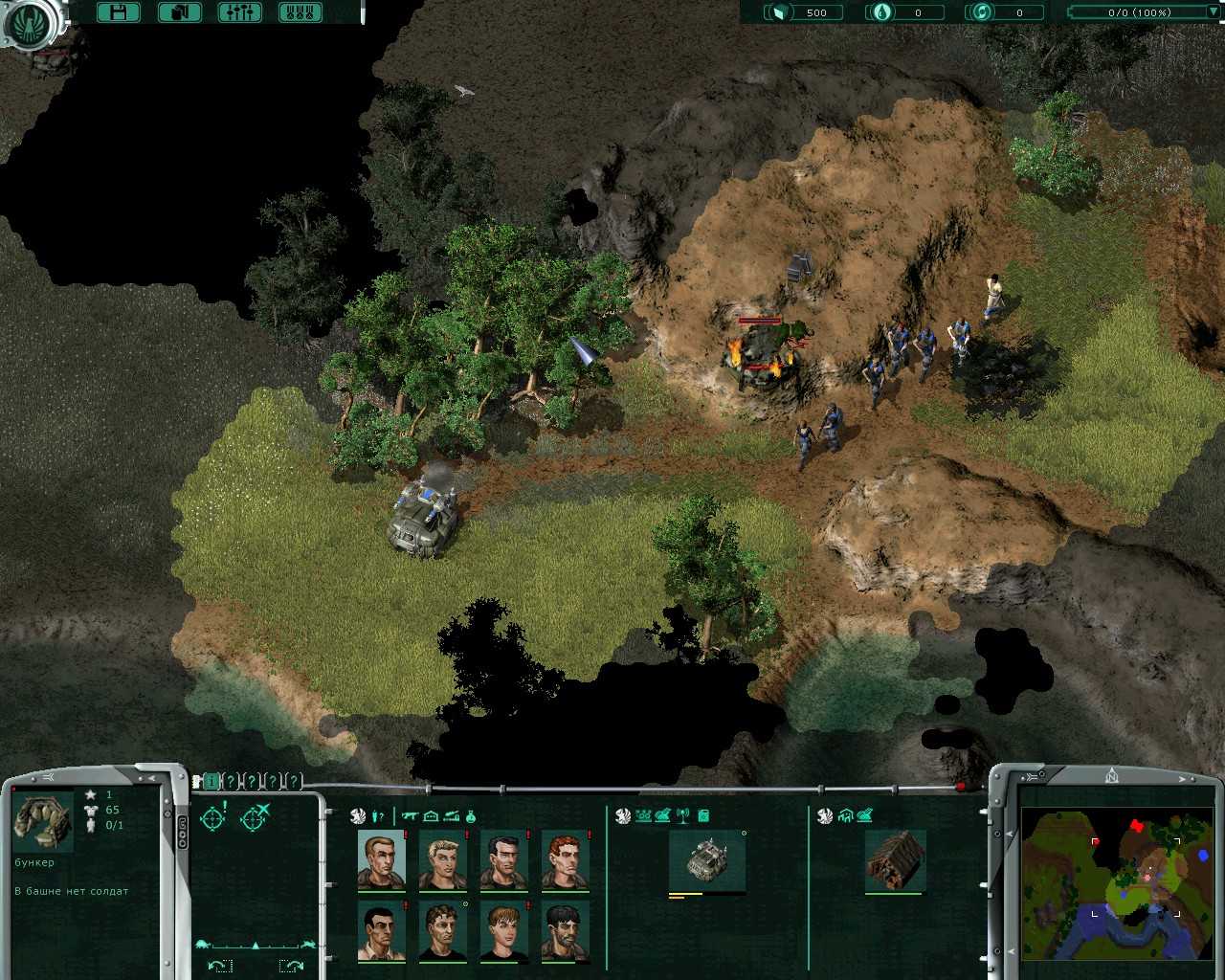Filter personnel by the rifle soldier icon

coord(411,816)
